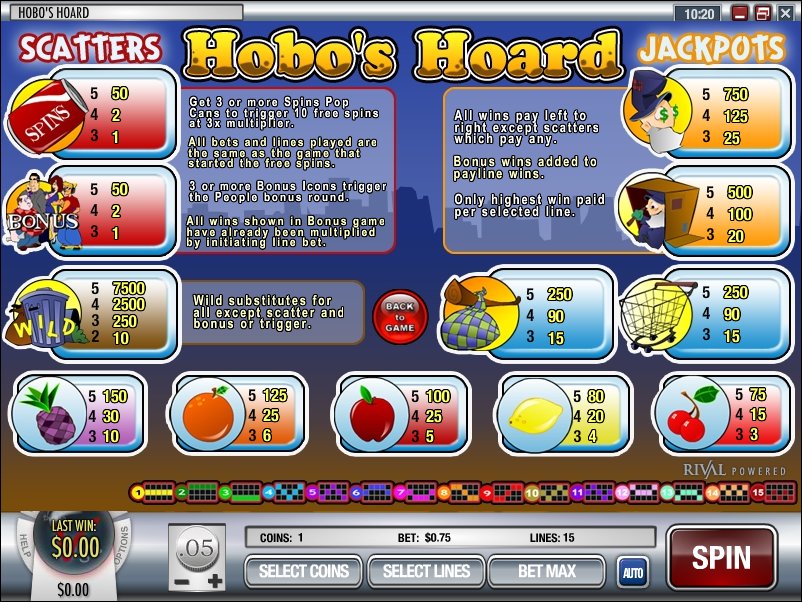This screenshot has width=802, height=602.
Task: Hit the Bet Max button
Action: pos(546,571)
